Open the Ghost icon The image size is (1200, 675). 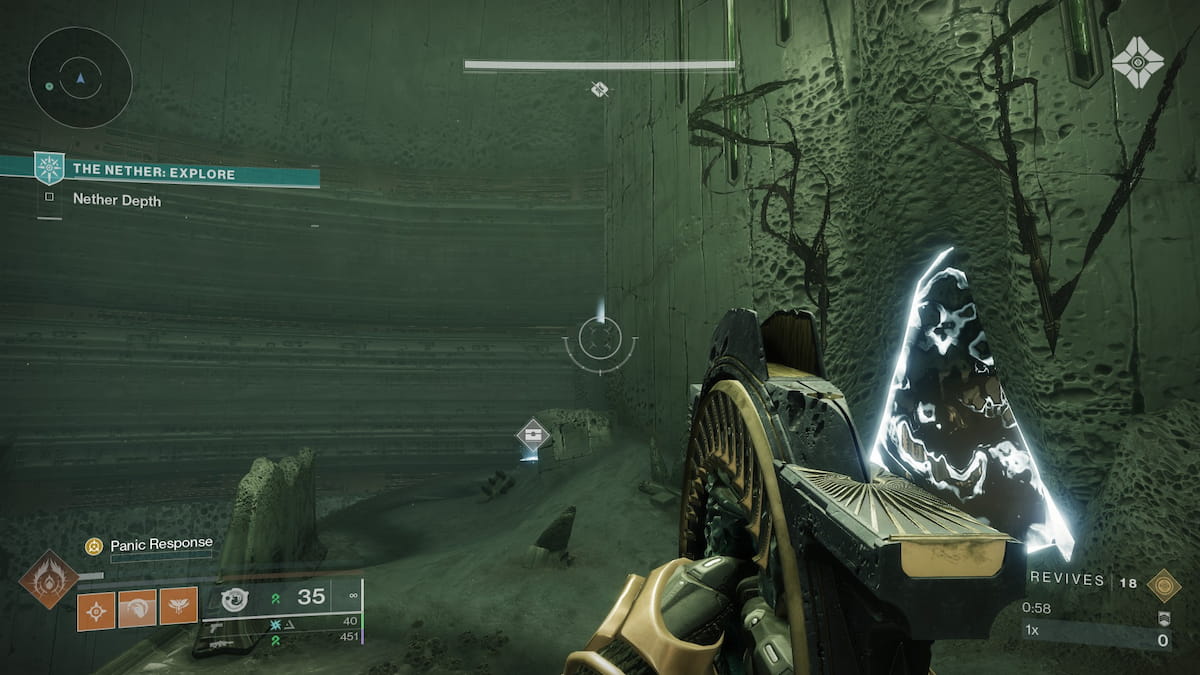[1137, 62]
